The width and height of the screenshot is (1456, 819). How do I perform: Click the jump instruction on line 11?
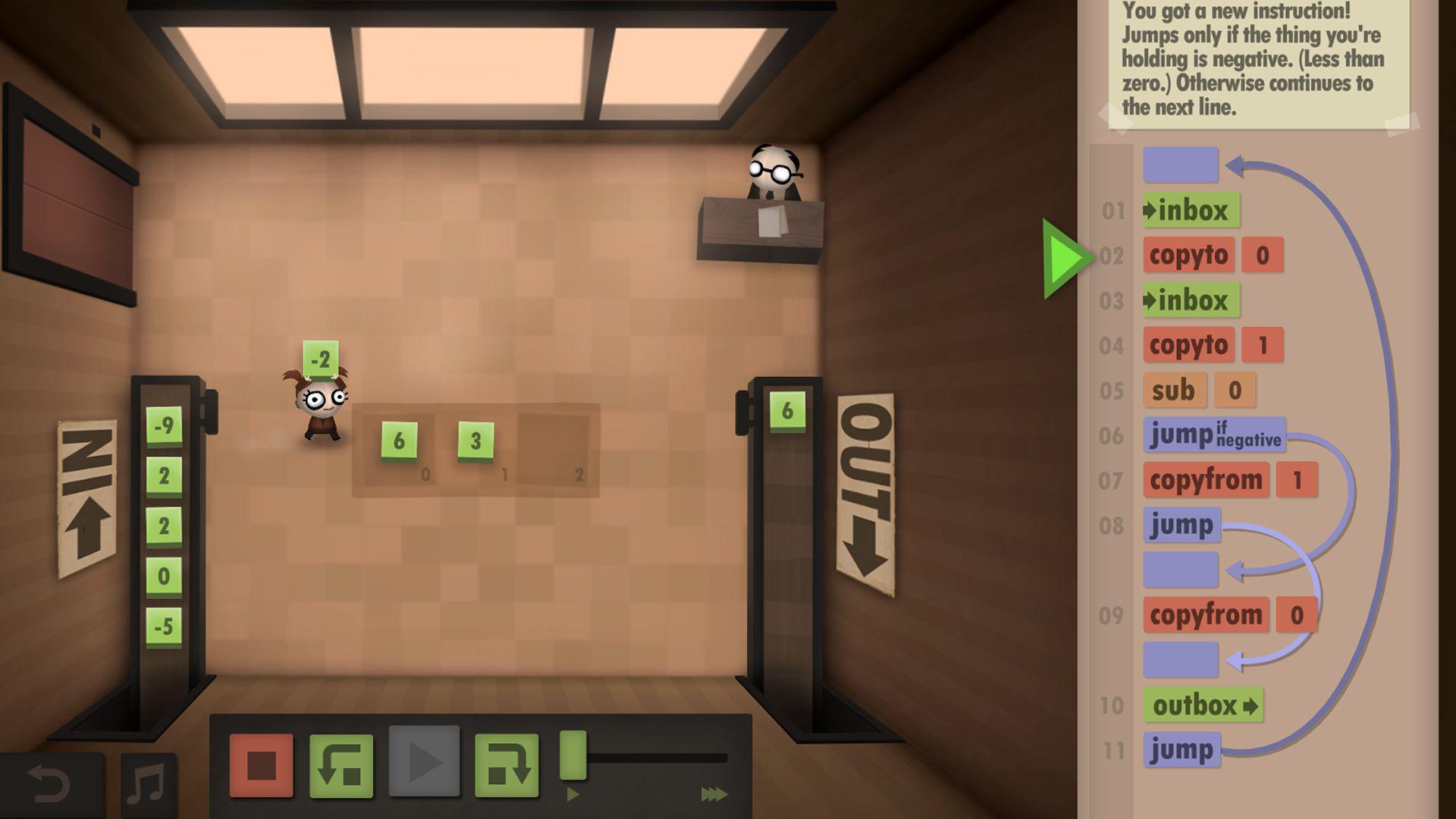pos(1183,748)
